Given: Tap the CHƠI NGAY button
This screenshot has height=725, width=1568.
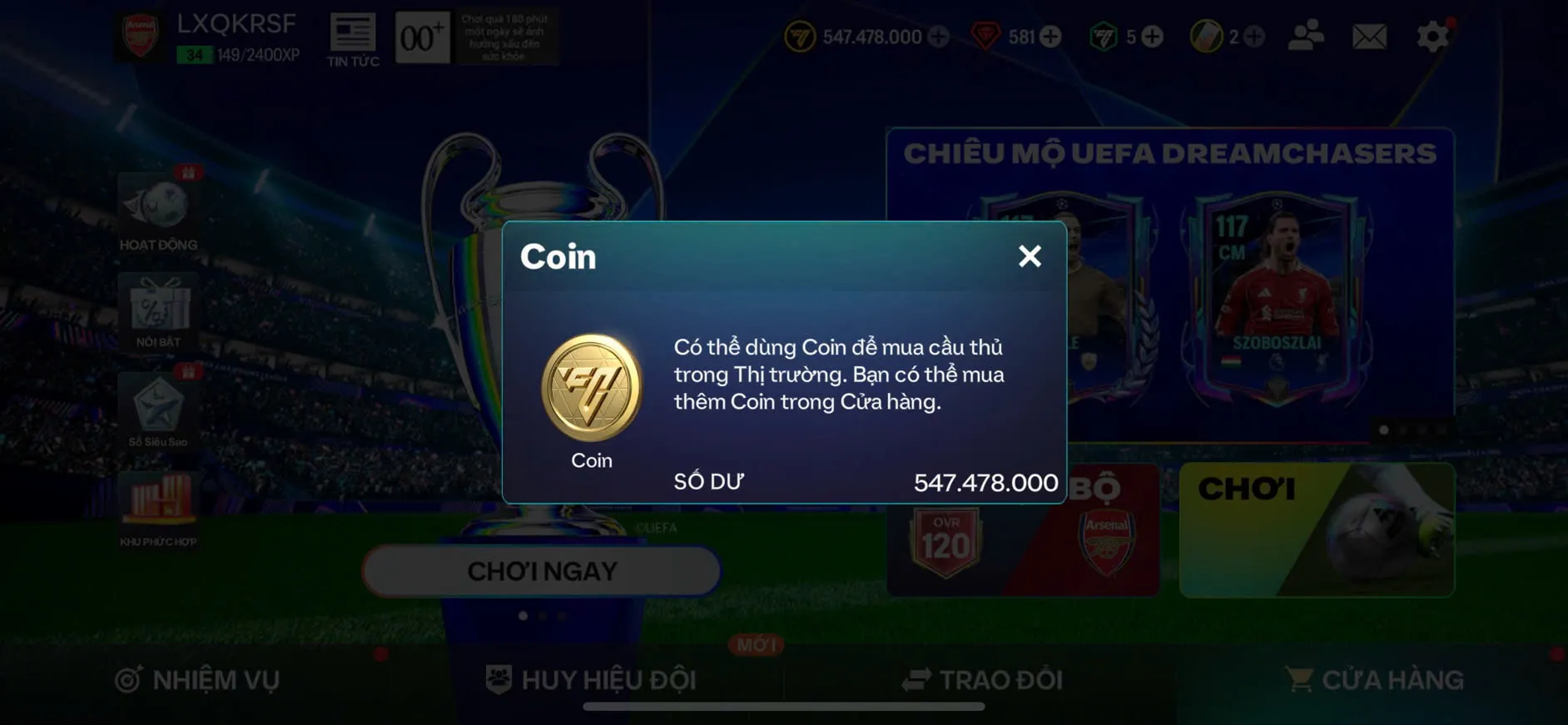Looking at the screenshot, I should click(x=541, y=571).
